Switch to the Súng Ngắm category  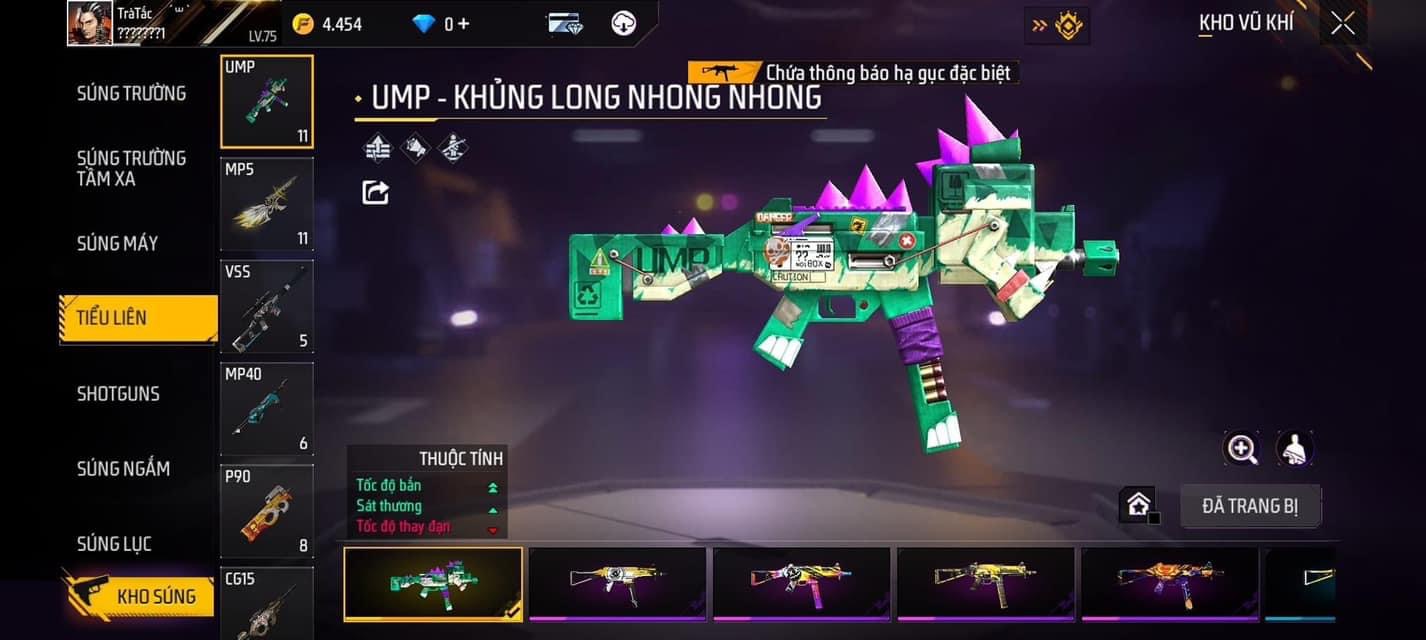123,468
